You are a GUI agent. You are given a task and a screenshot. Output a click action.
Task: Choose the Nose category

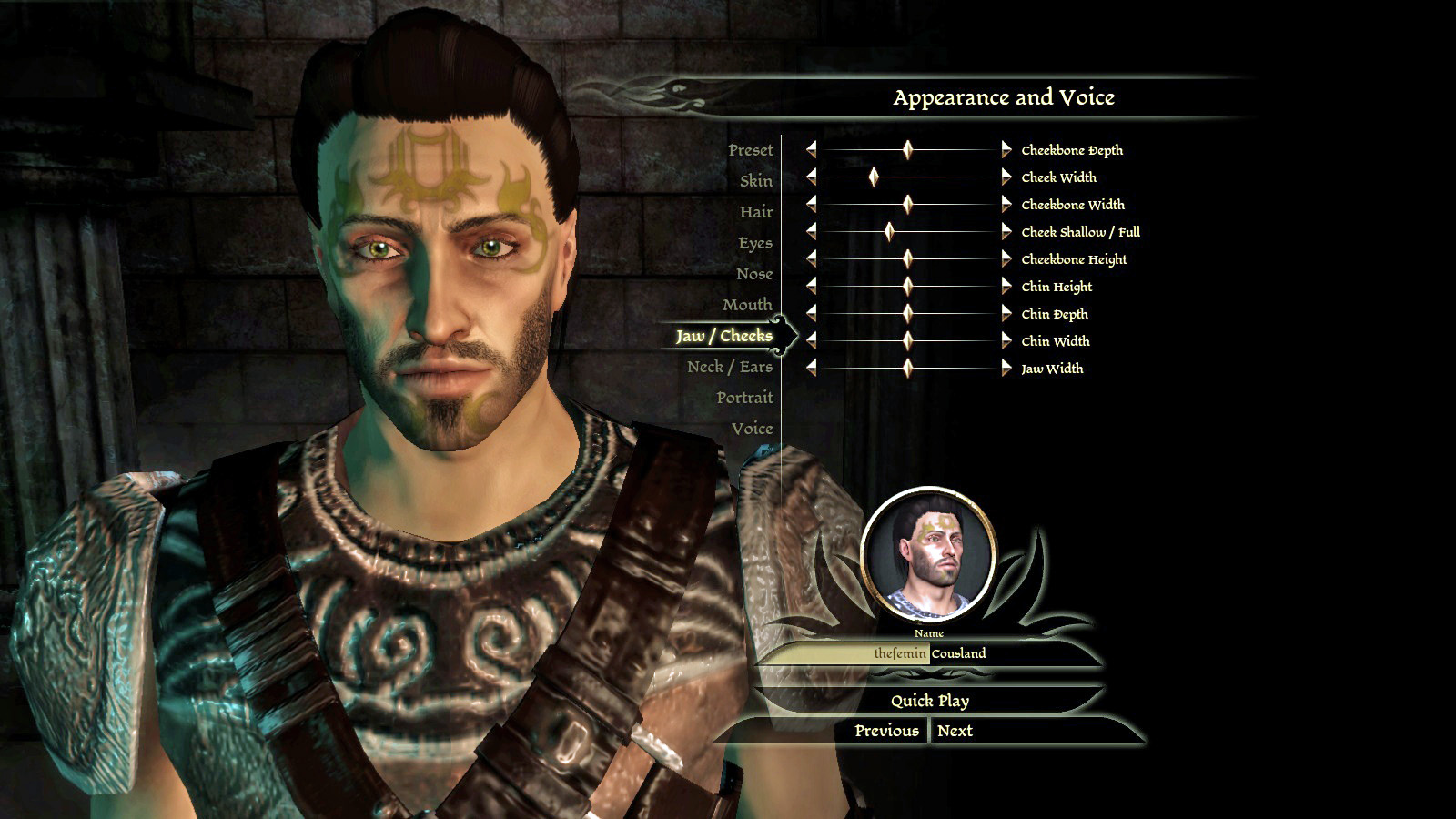[x=754, y=274]
